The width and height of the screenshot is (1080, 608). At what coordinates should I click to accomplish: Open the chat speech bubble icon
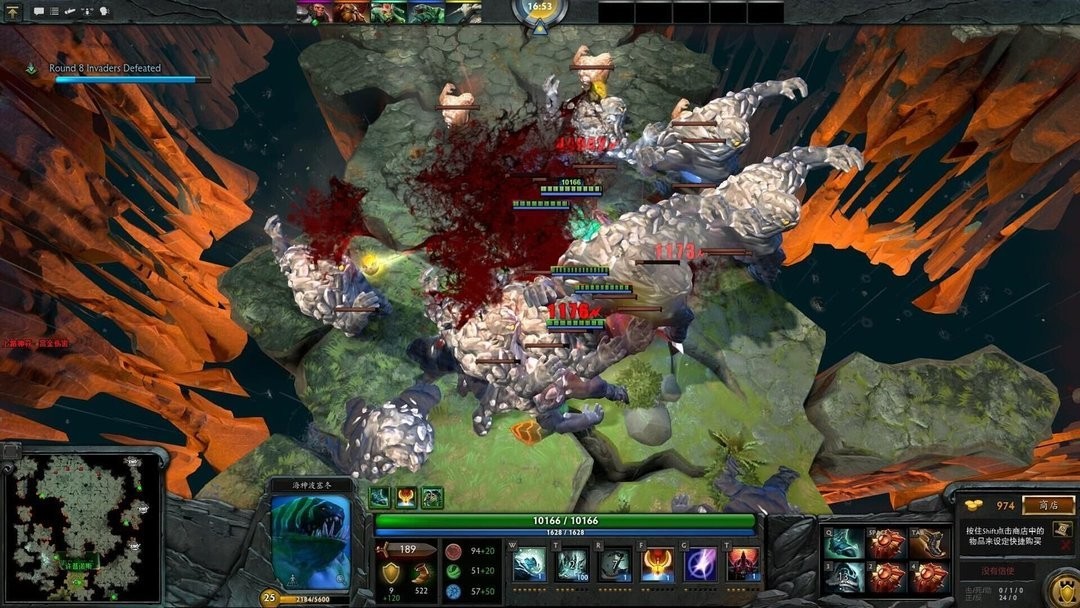[39, 12]
